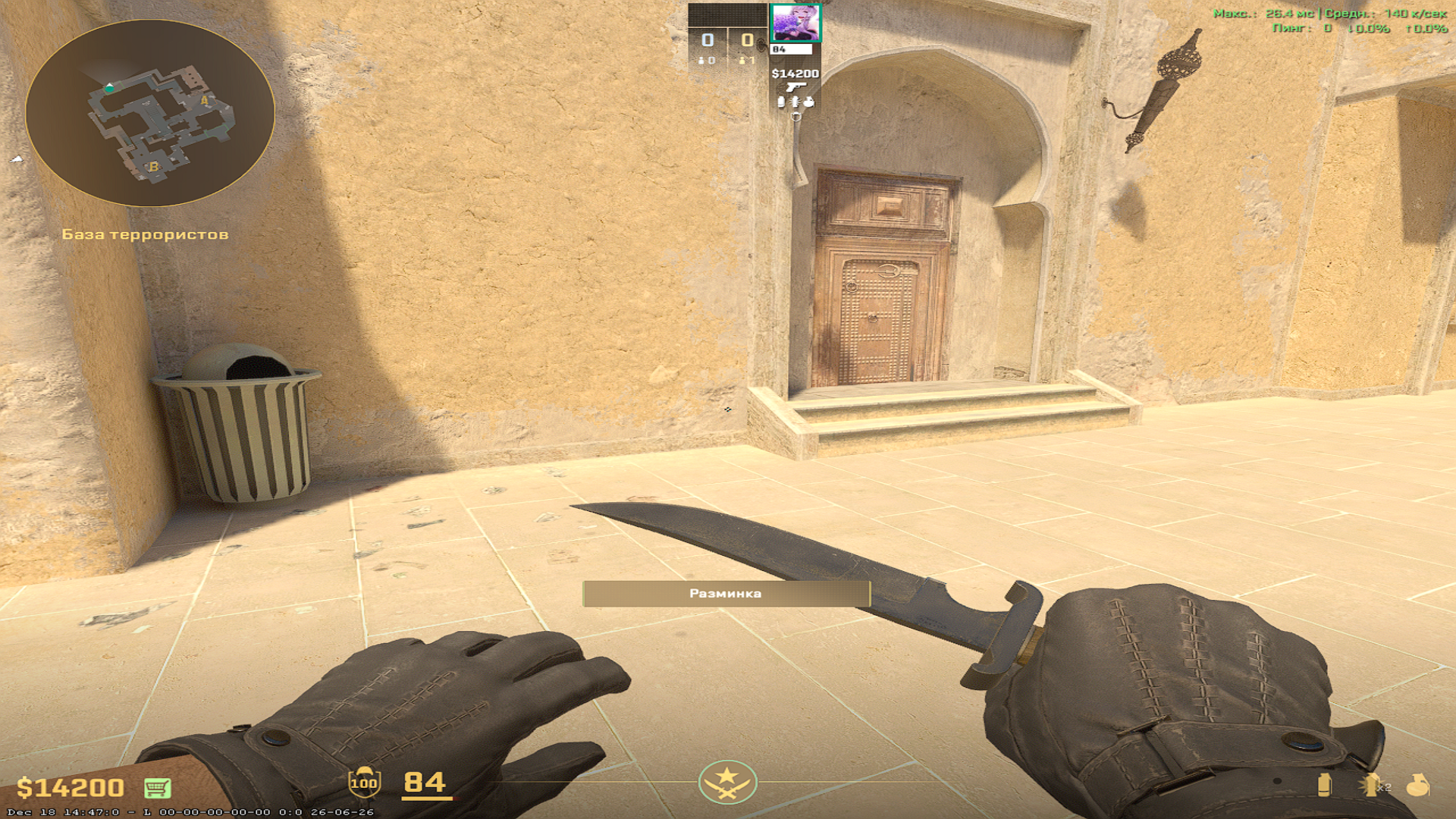Click the B4 name plate under the avatar
This screenshot has height=819, width=1456.
(791, 49)
